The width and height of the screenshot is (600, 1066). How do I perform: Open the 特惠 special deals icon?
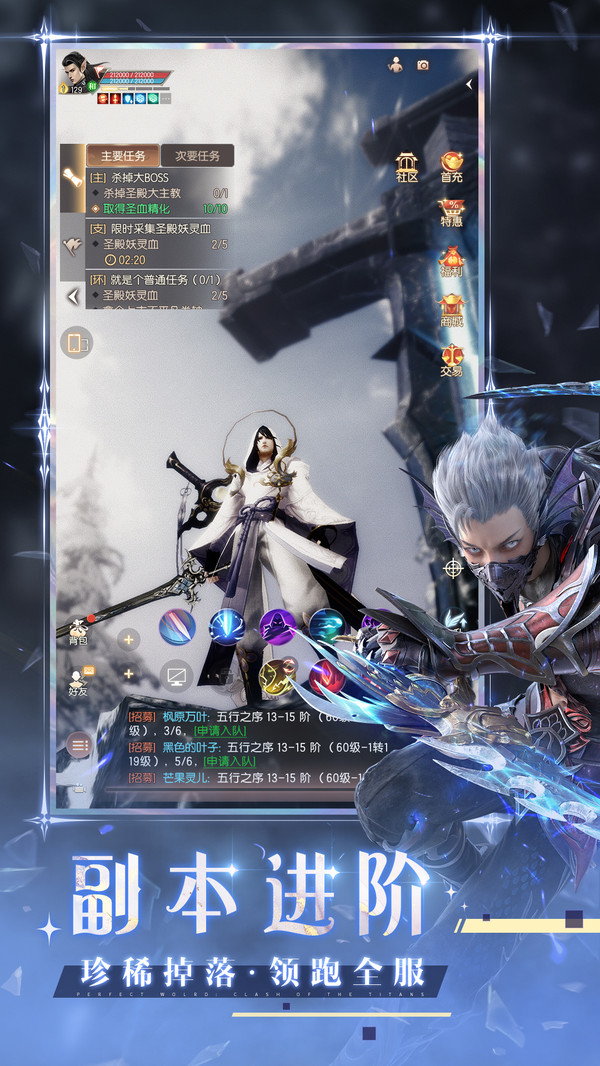click(452, 212)
